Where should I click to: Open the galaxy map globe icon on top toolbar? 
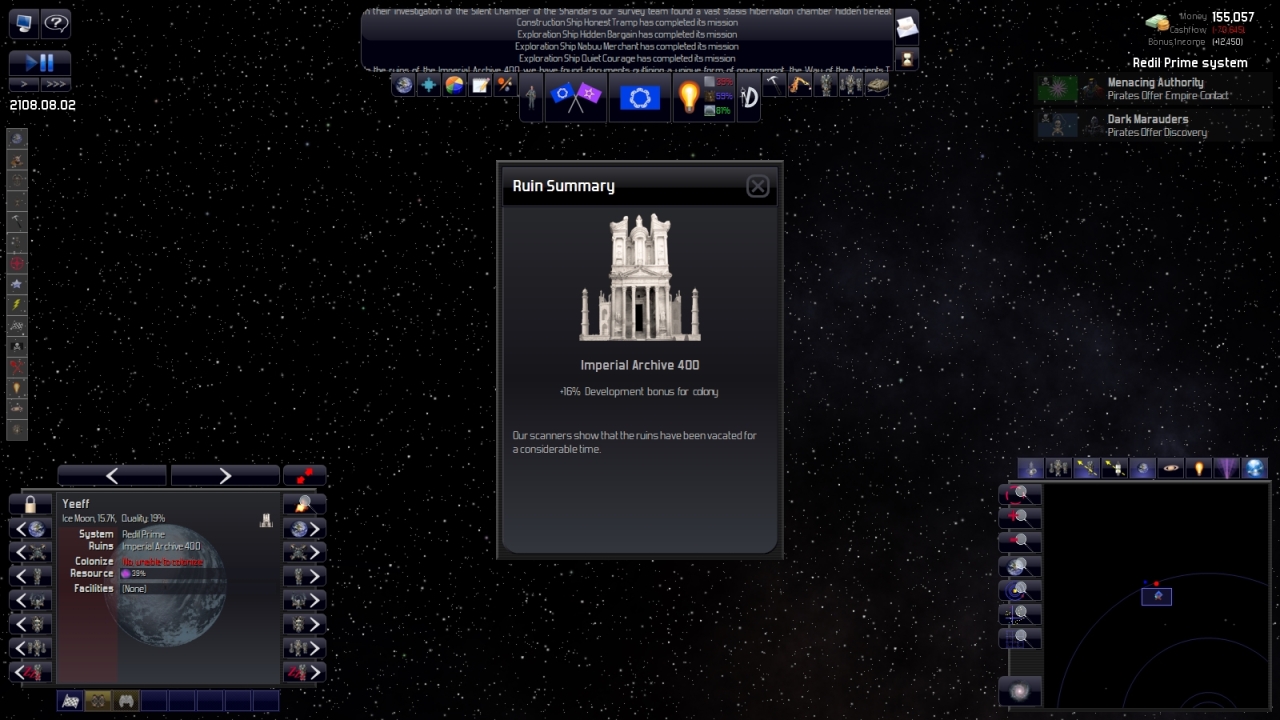coord(402,85)
